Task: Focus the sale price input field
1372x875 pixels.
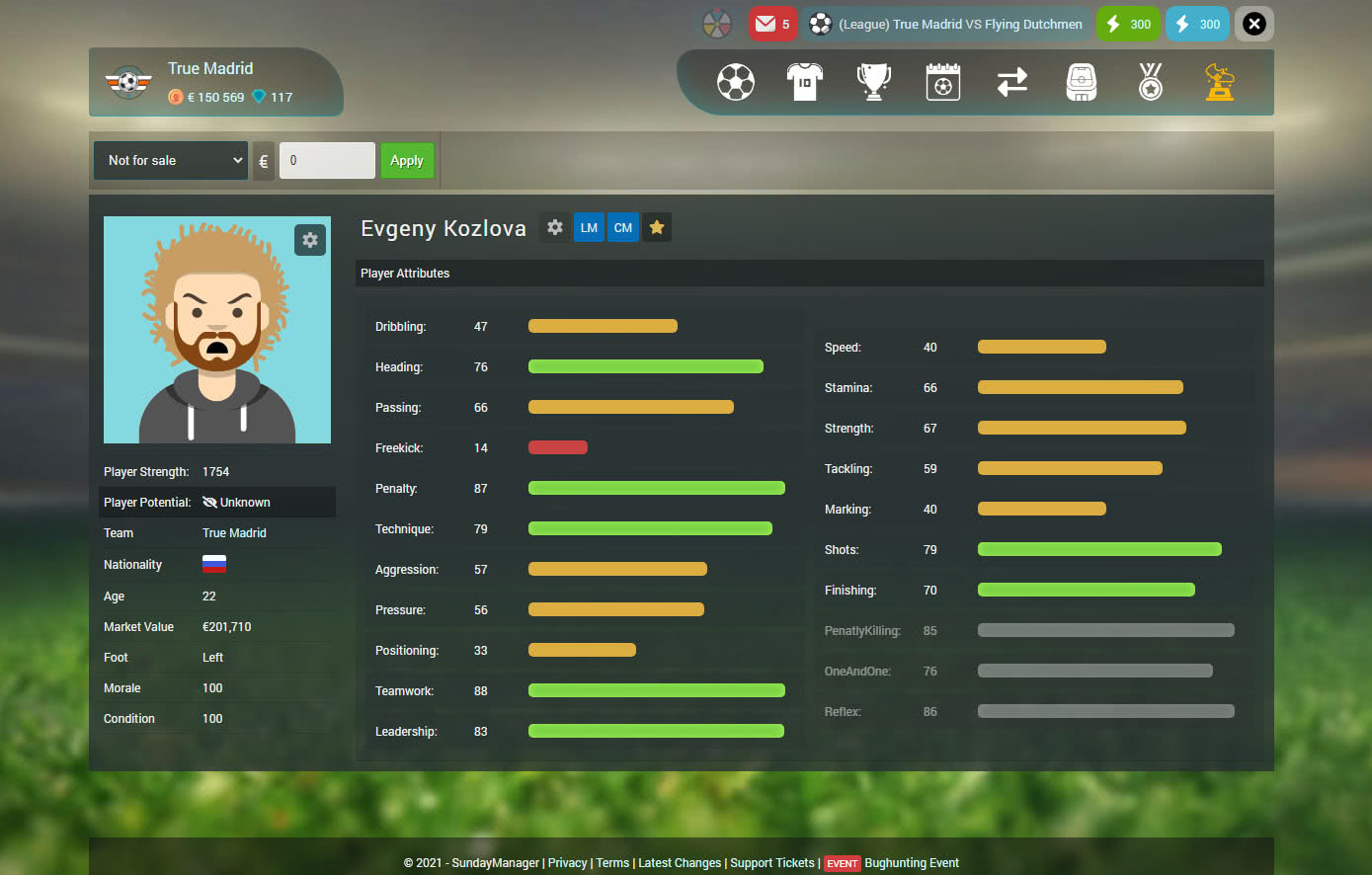Action: (x=327, y=161)
